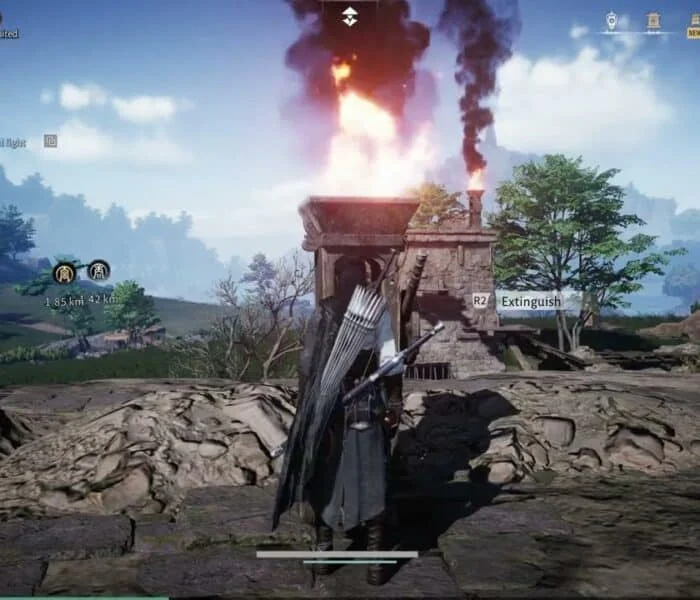Open the shield-shaped icon in the top bar

[612, 20]
